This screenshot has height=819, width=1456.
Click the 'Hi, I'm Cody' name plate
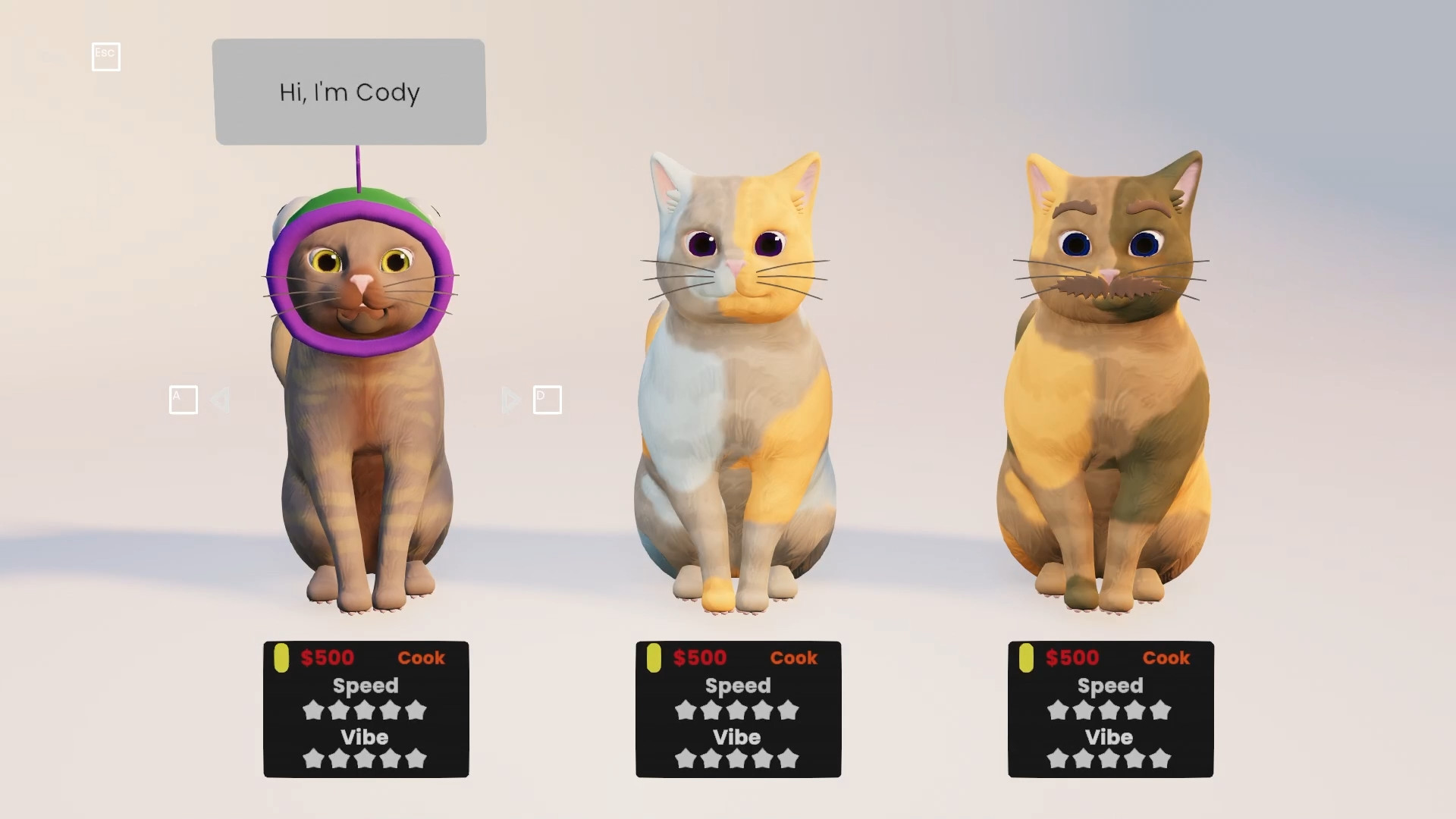pyautogui.click(x=349, y=92)
